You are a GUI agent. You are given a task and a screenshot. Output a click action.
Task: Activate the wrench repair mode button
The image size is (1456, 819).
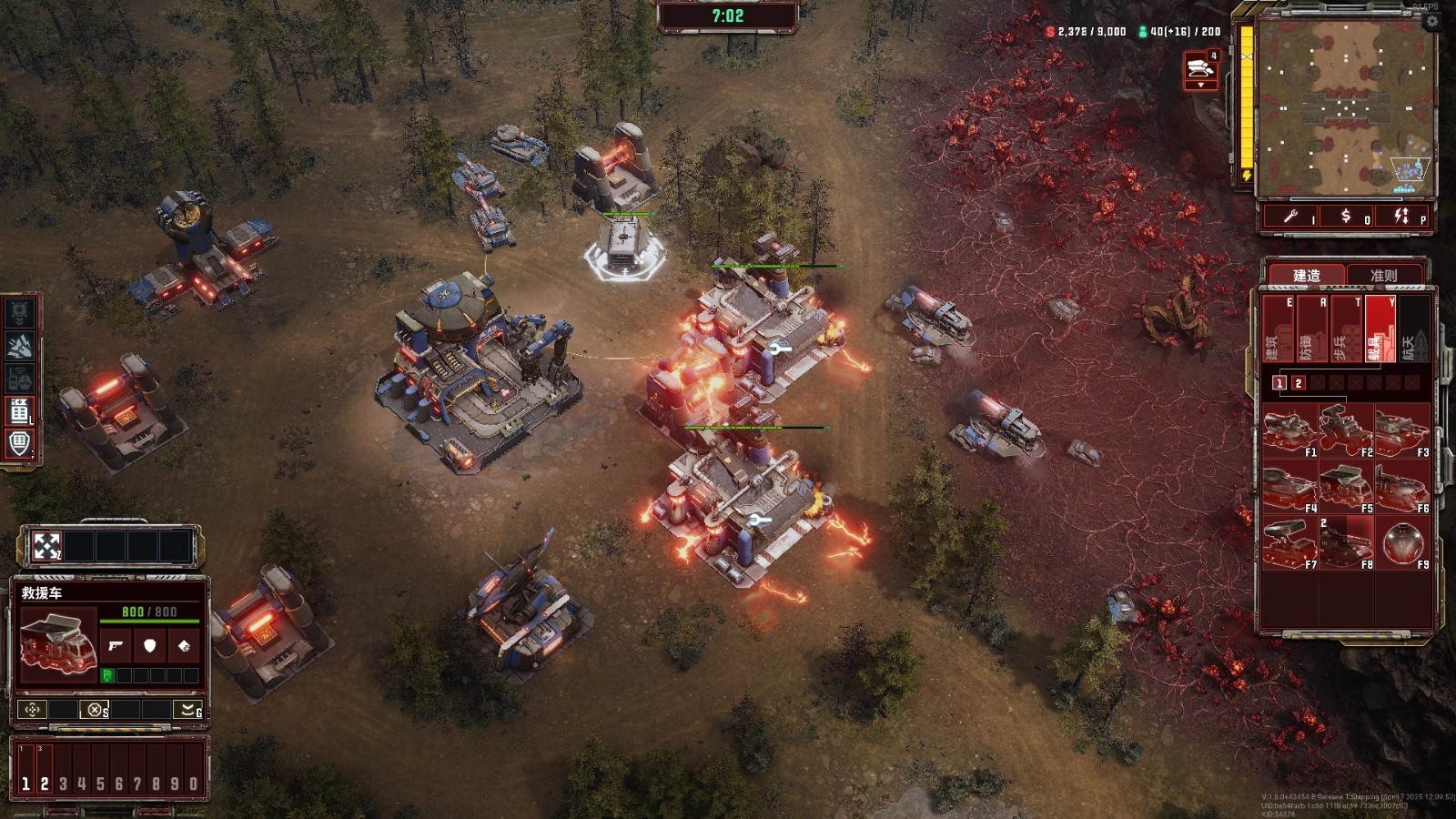click(1290, 217)
